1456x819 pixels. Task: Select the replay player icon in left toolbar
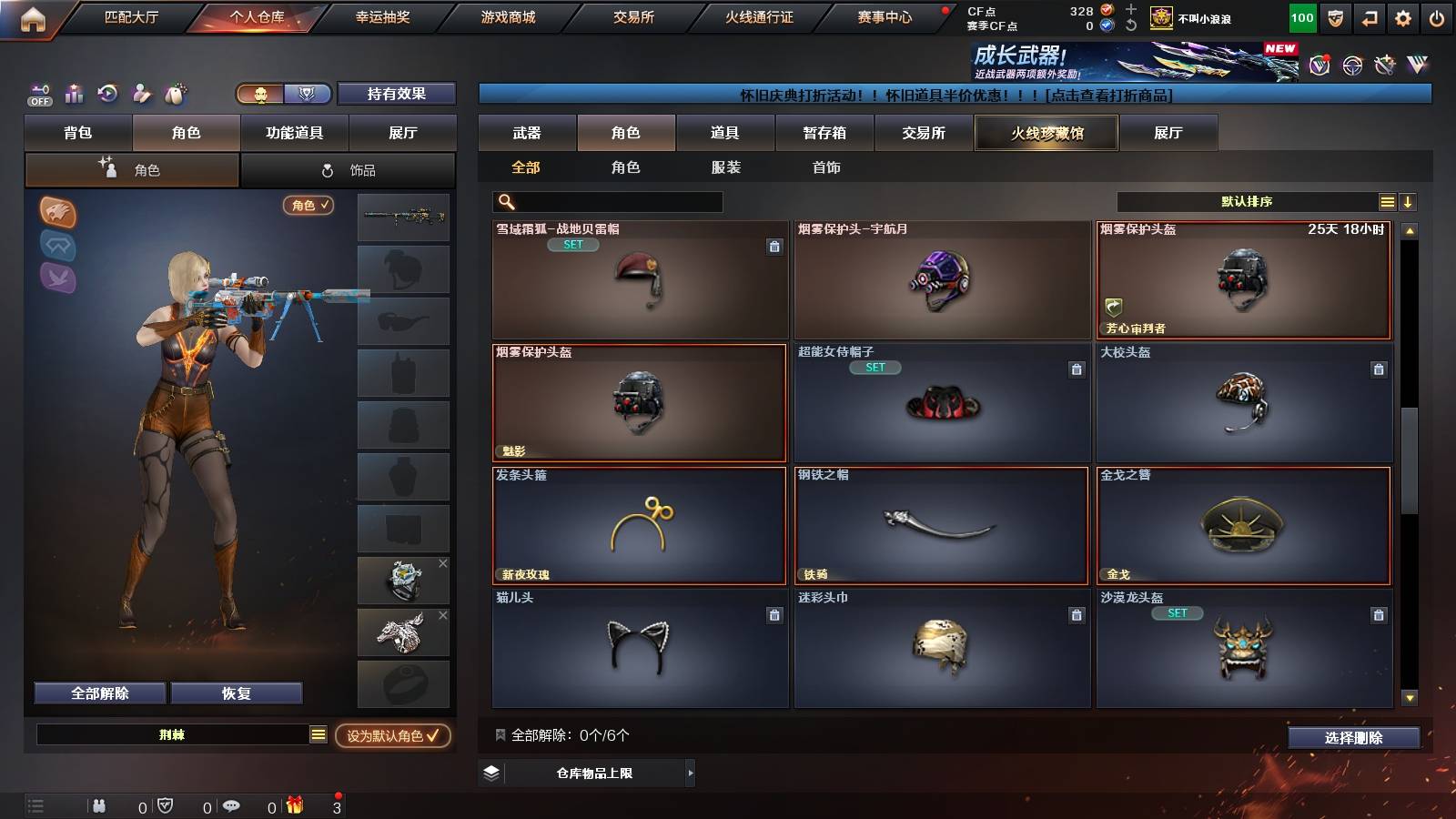(x=108, y=94)
